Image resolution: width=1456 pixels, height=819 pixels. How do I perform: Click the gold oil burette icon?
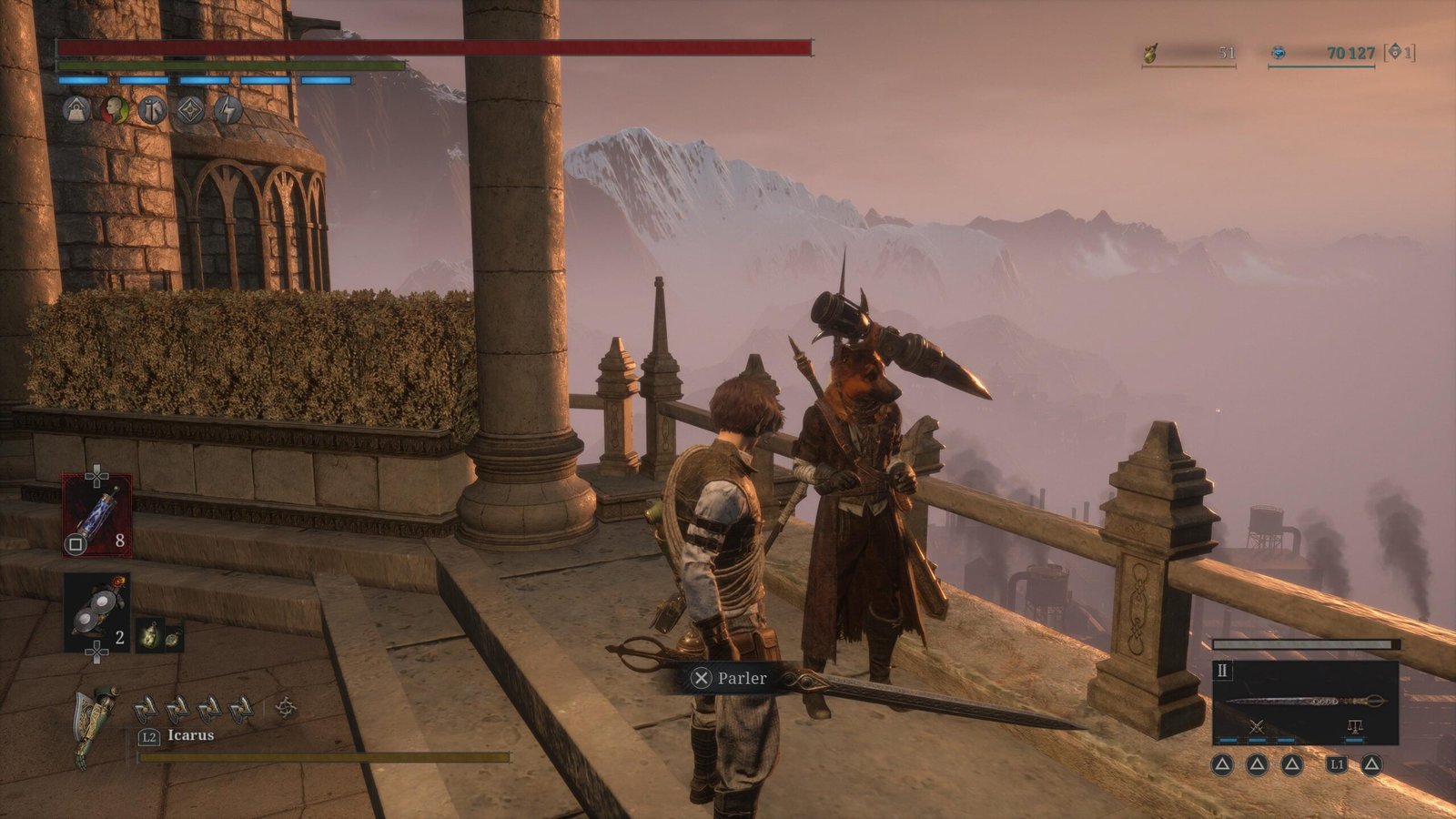pyautogui.click(x=1151, y=54)
